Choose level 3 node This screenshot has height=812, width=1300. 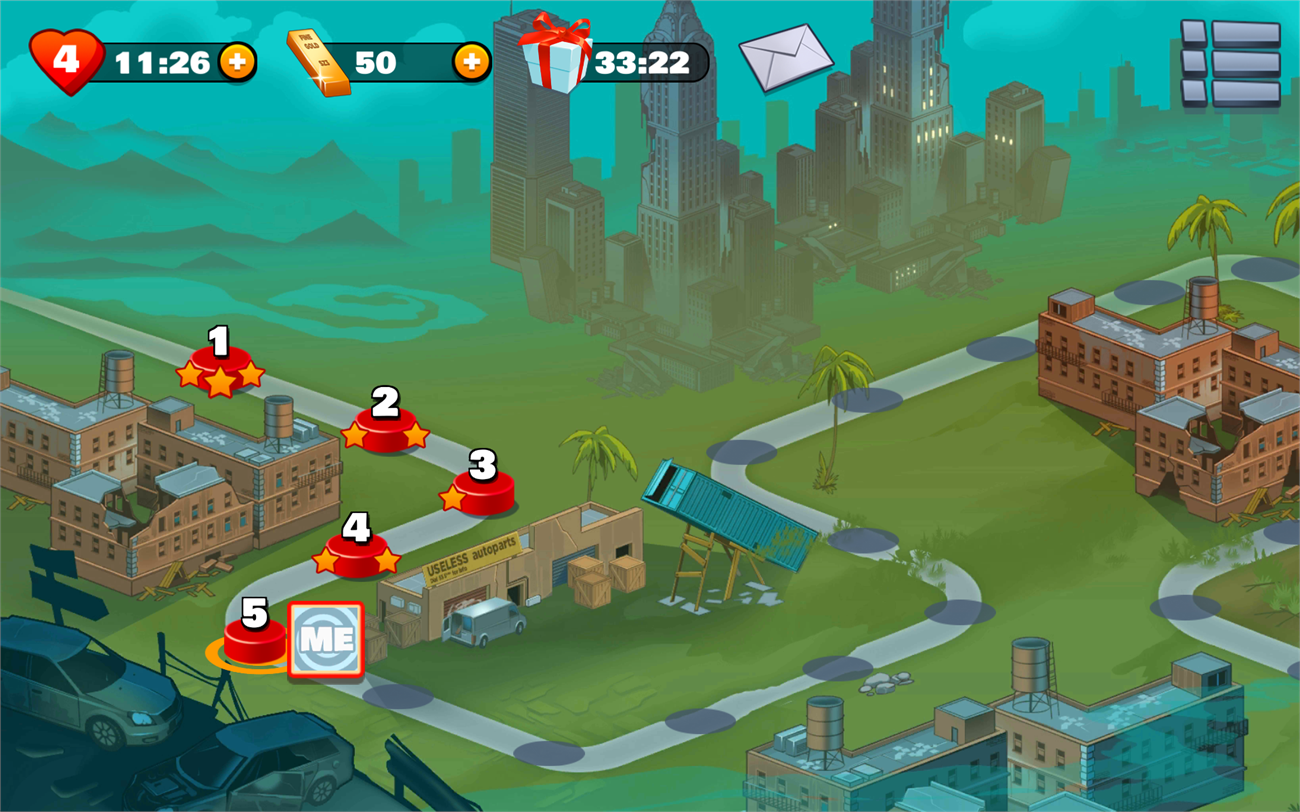click(483, 488)
